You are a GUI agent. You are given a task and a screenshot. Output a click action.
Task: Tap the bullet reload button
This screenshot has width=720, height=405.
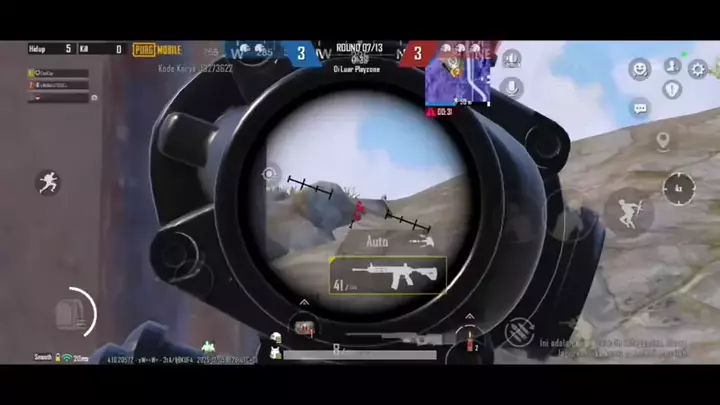[x=517, y=333]
